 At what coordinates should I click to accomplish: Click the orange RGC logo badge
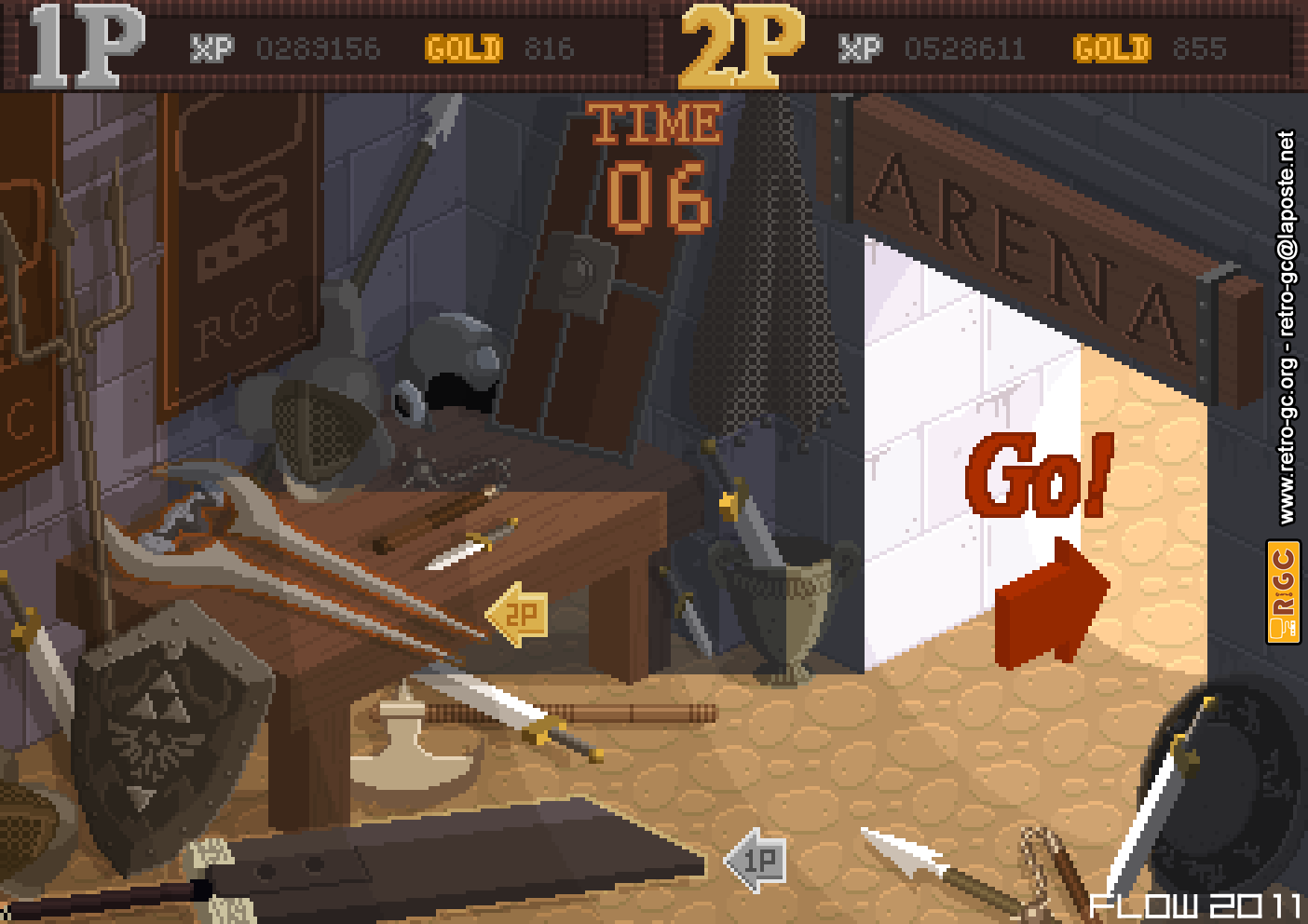tap(1283, 591)
